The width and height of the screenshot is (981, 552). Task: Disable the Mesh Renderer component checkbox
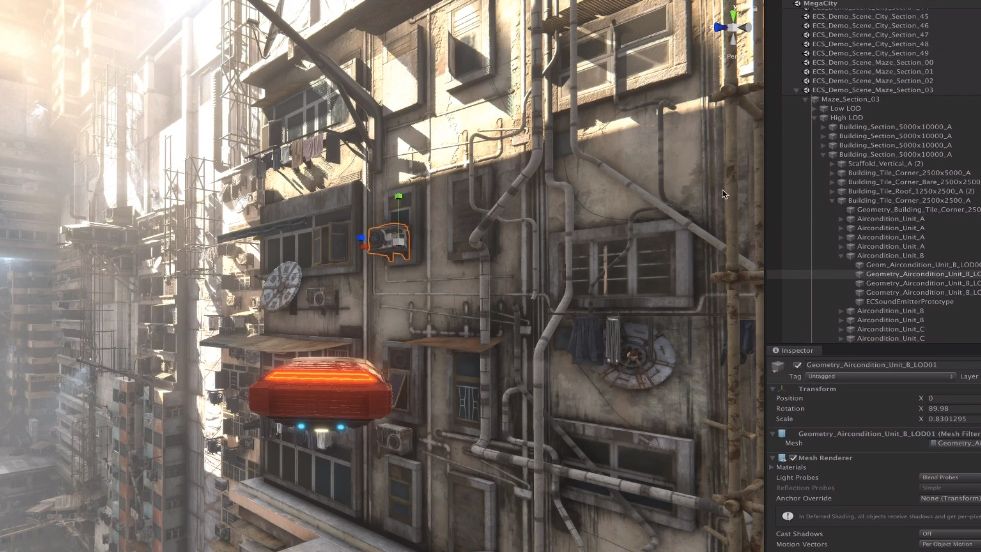(791, 457)
